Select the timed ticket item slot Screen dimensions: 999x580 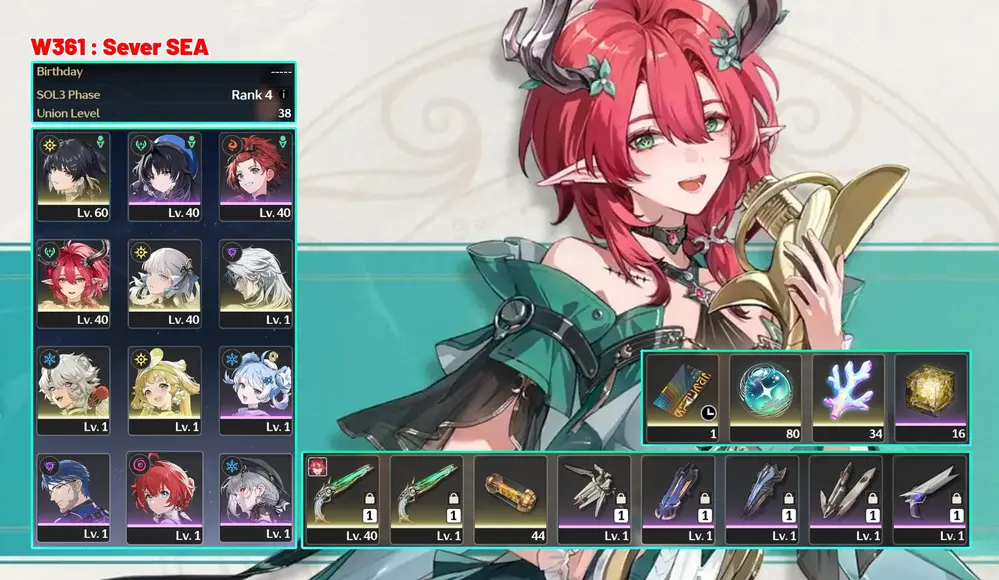point(682,397)
